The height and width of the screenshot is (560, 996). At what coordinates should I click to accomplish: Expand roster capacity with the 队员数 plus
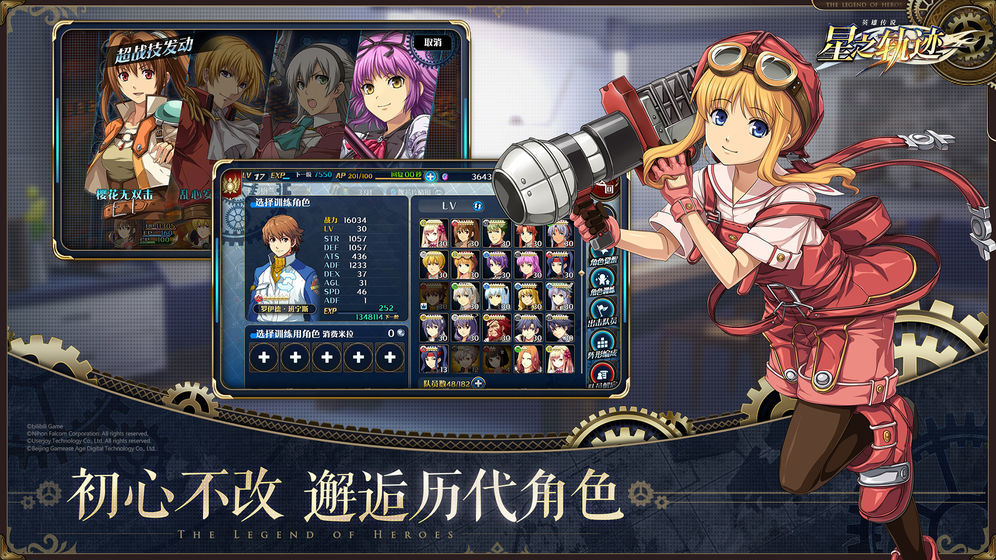478,382
